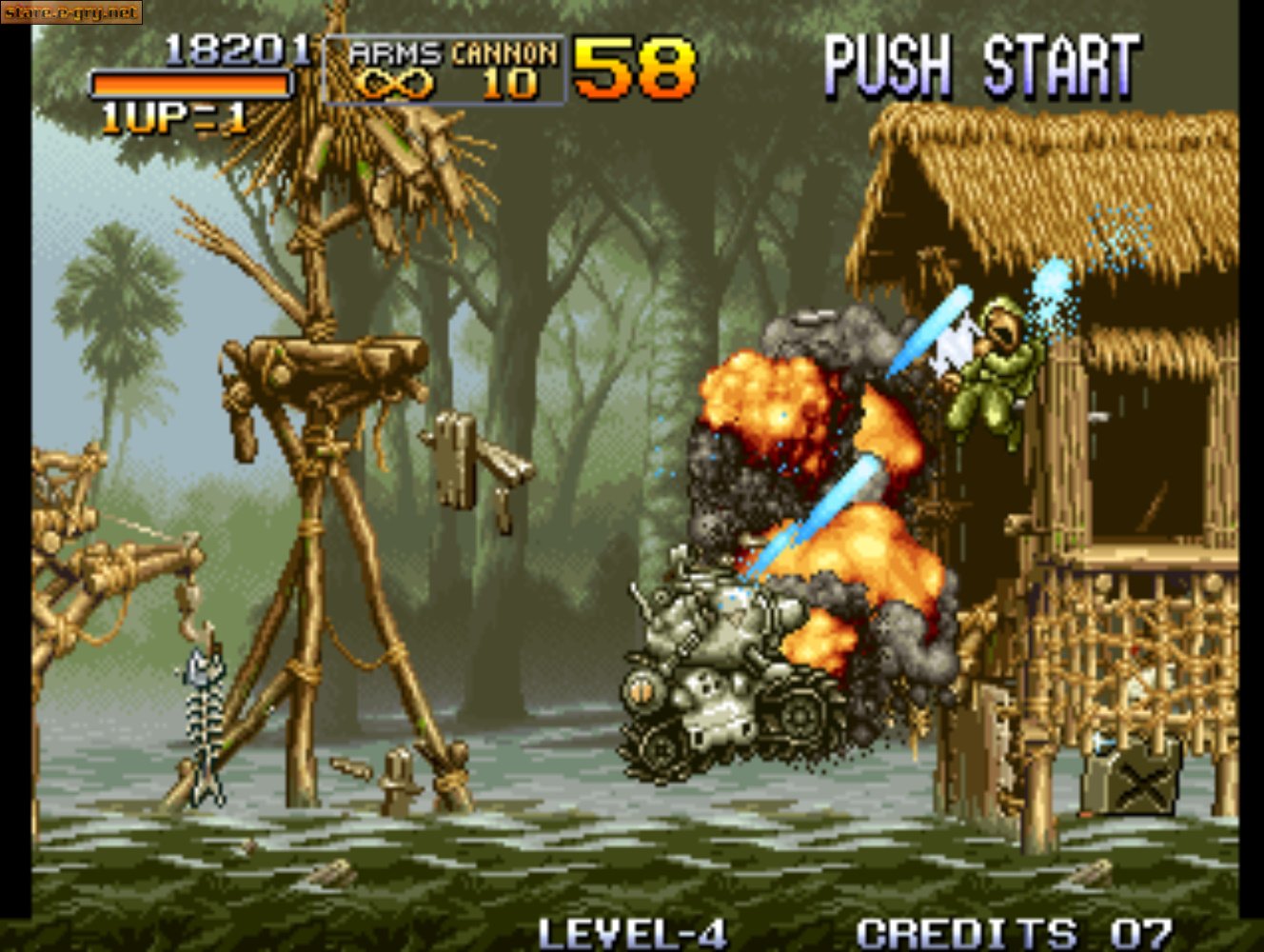Image resolution: width=1264 pixels, height=952 pixels.
Task: Open the stare-e-gry.net watermark link
Action: point(73,12)
